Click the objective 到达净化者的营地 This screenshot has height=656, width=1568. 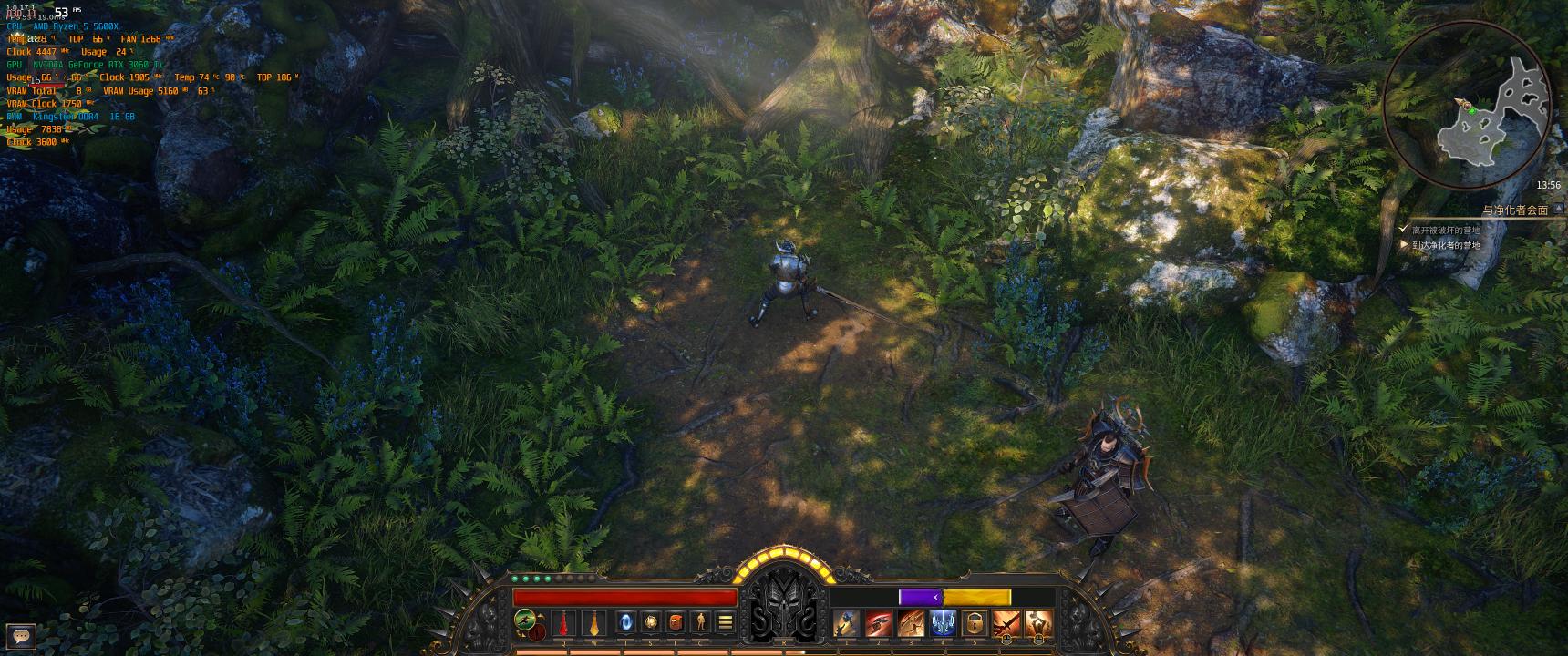[1446, 245]
